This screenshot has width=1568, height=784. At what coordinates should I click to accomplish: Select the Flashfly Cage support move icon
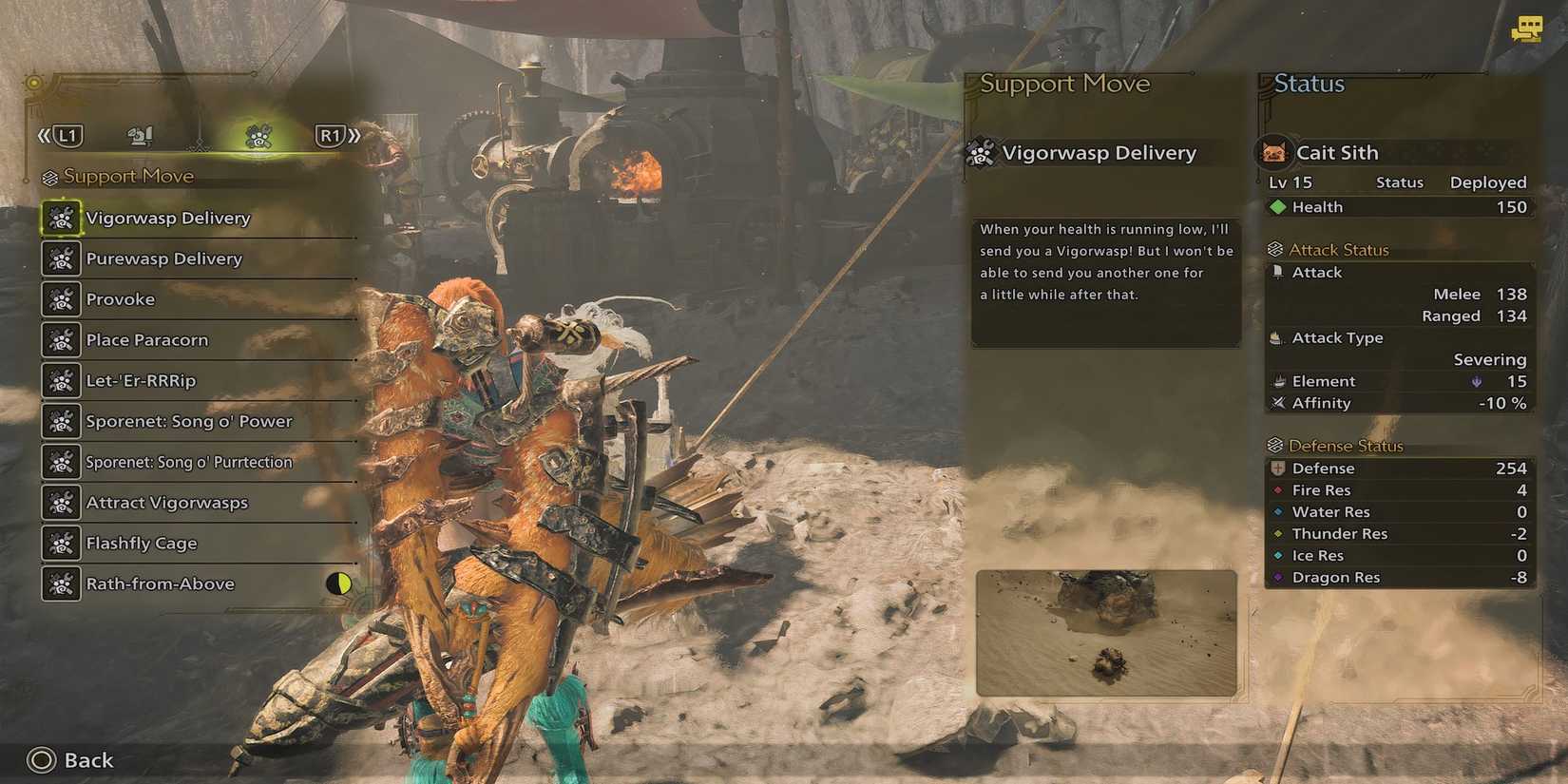point(61,543)
